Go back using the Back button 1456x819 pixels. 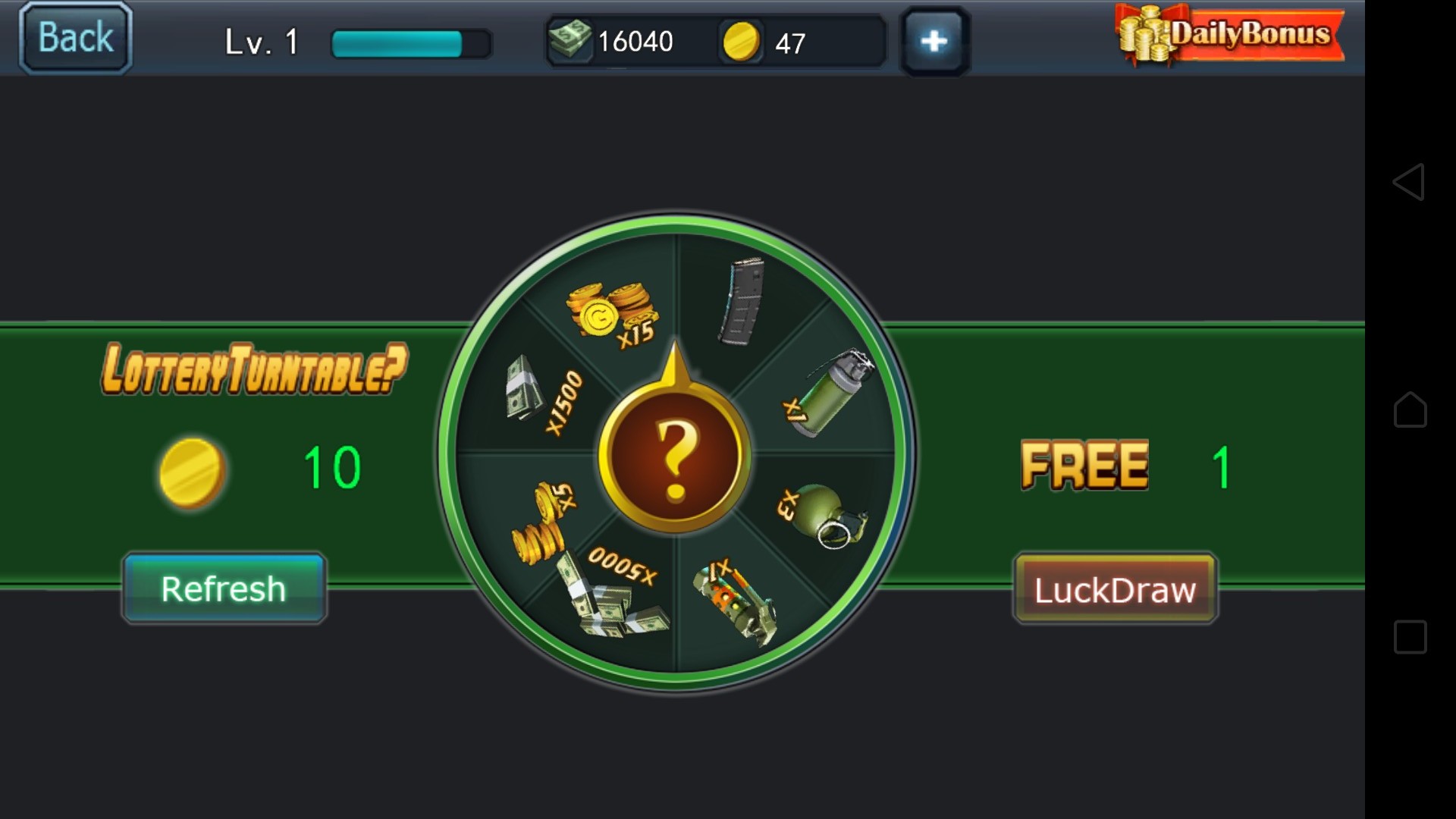coord(75,38)
